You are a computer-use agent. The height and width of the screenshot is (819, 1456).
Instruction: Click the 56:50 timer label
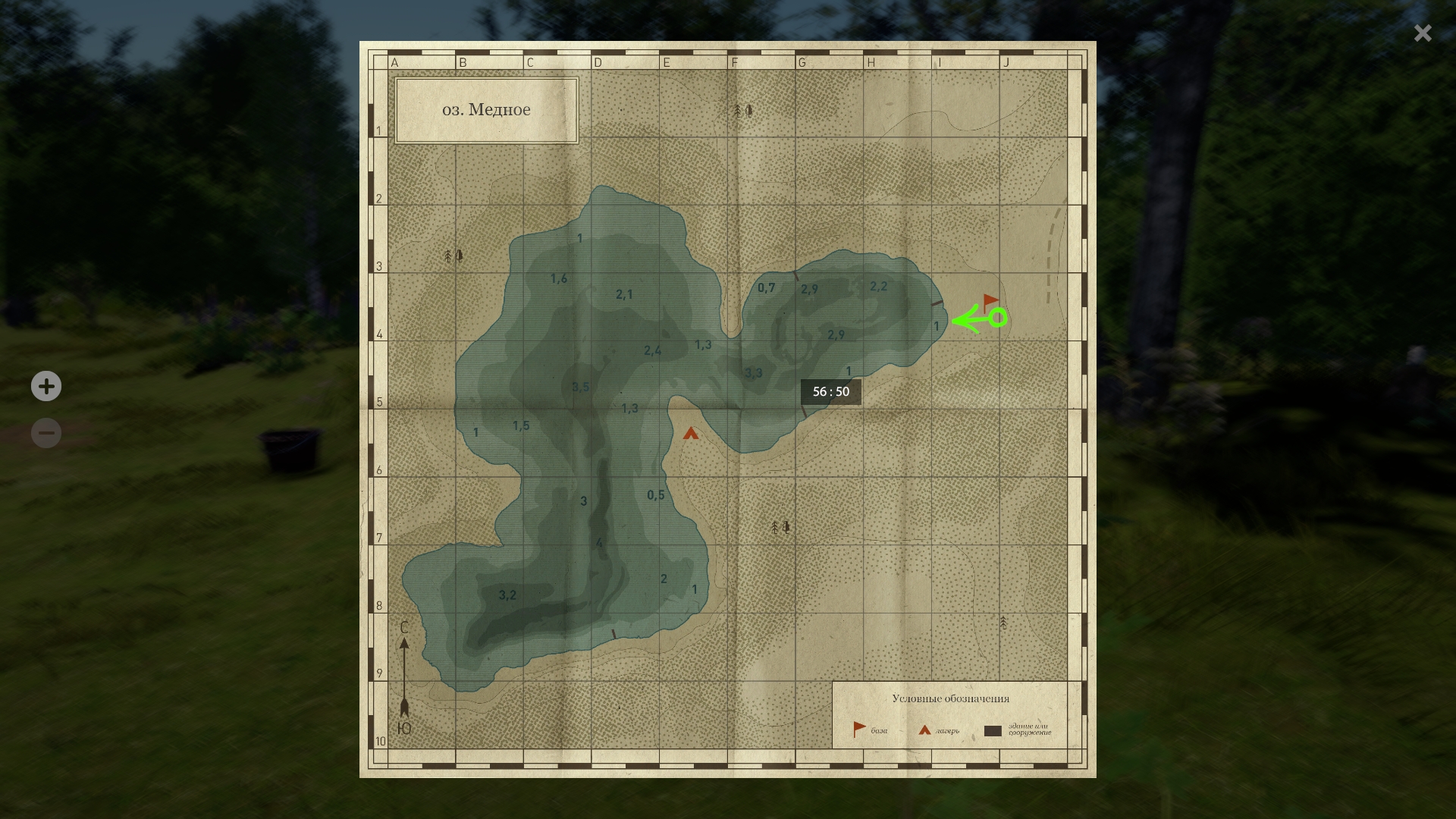tap(830, 392)
